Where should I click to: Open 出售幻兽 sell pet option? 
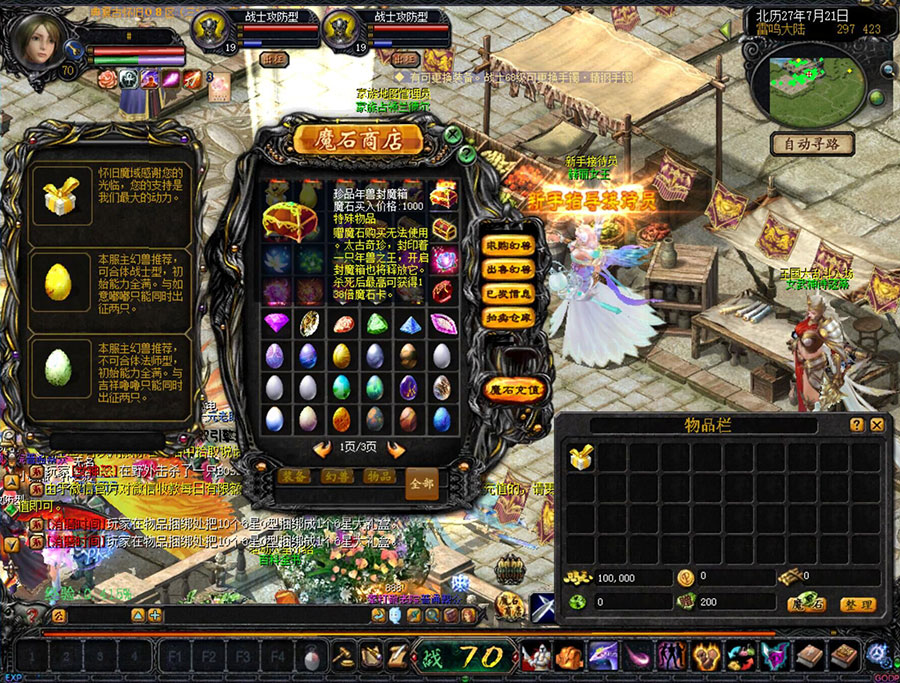coord(509,271)
